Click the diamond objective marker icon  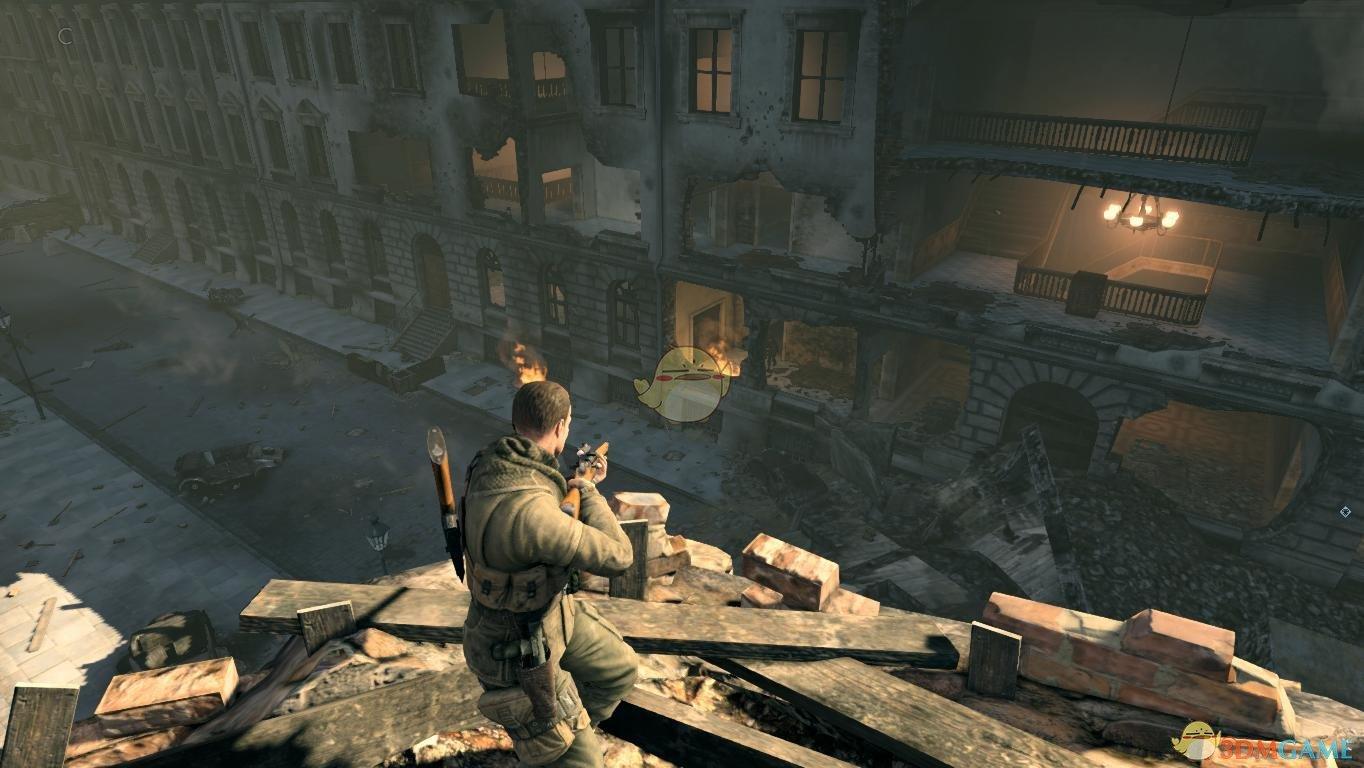pos(1345,512)
